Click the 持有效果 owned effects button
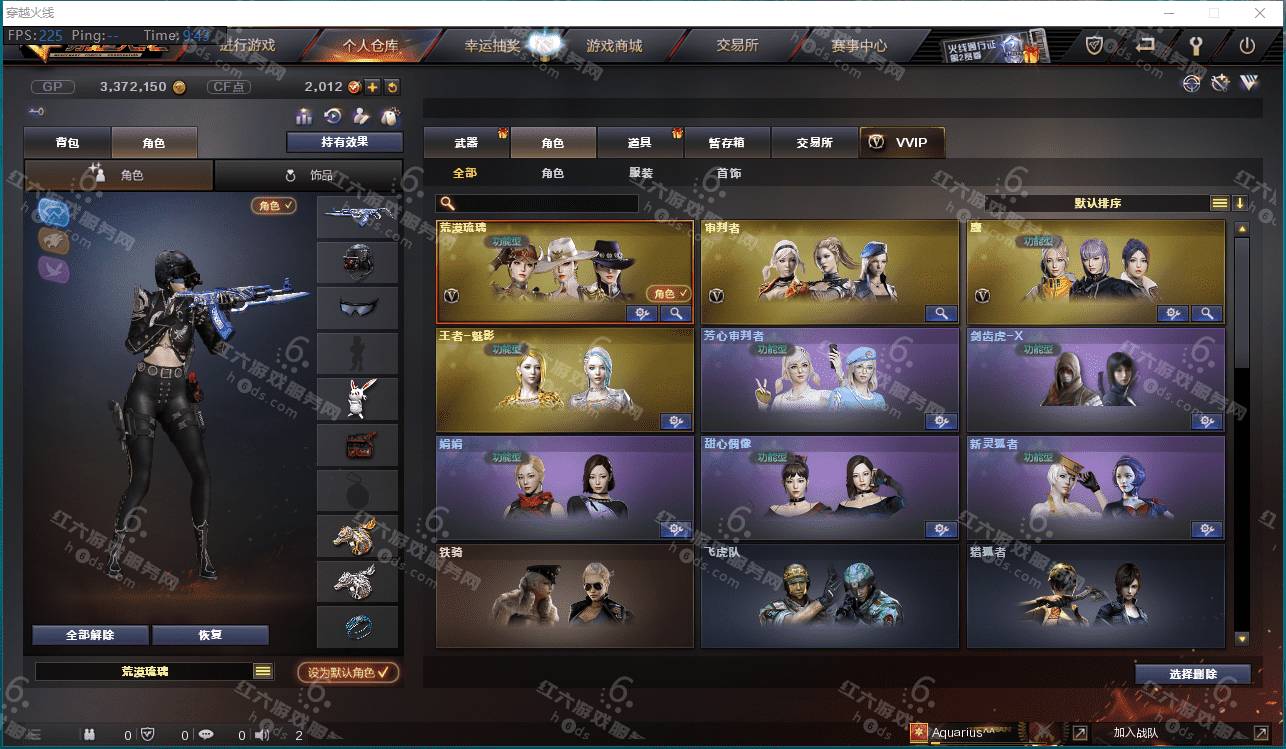This screenshot has width=1286, height=749. click(344, 142)
